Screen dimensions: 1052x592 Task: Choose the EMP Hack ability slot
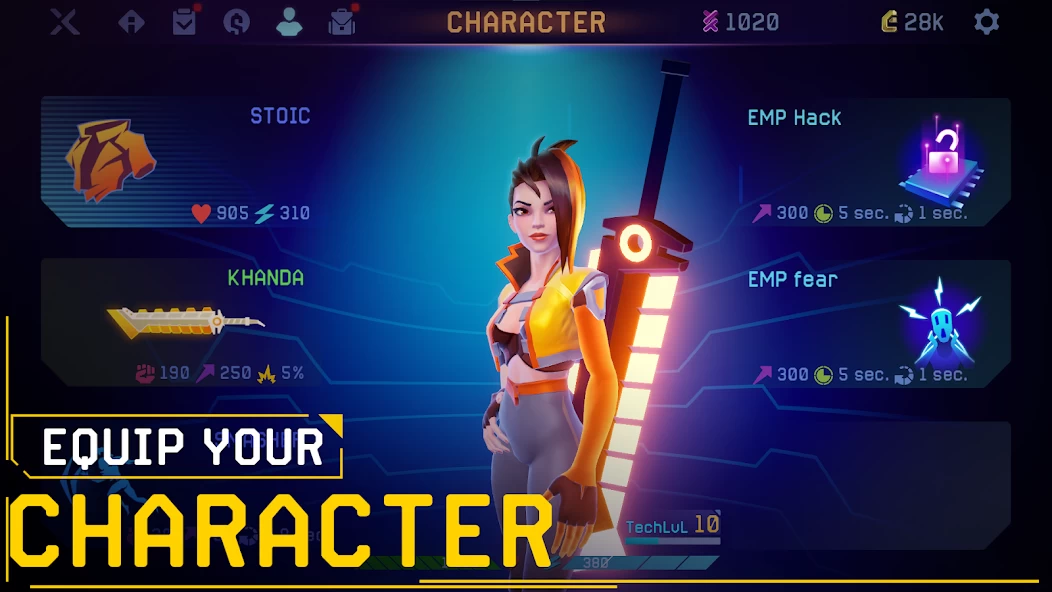click(x=872, y=163)
